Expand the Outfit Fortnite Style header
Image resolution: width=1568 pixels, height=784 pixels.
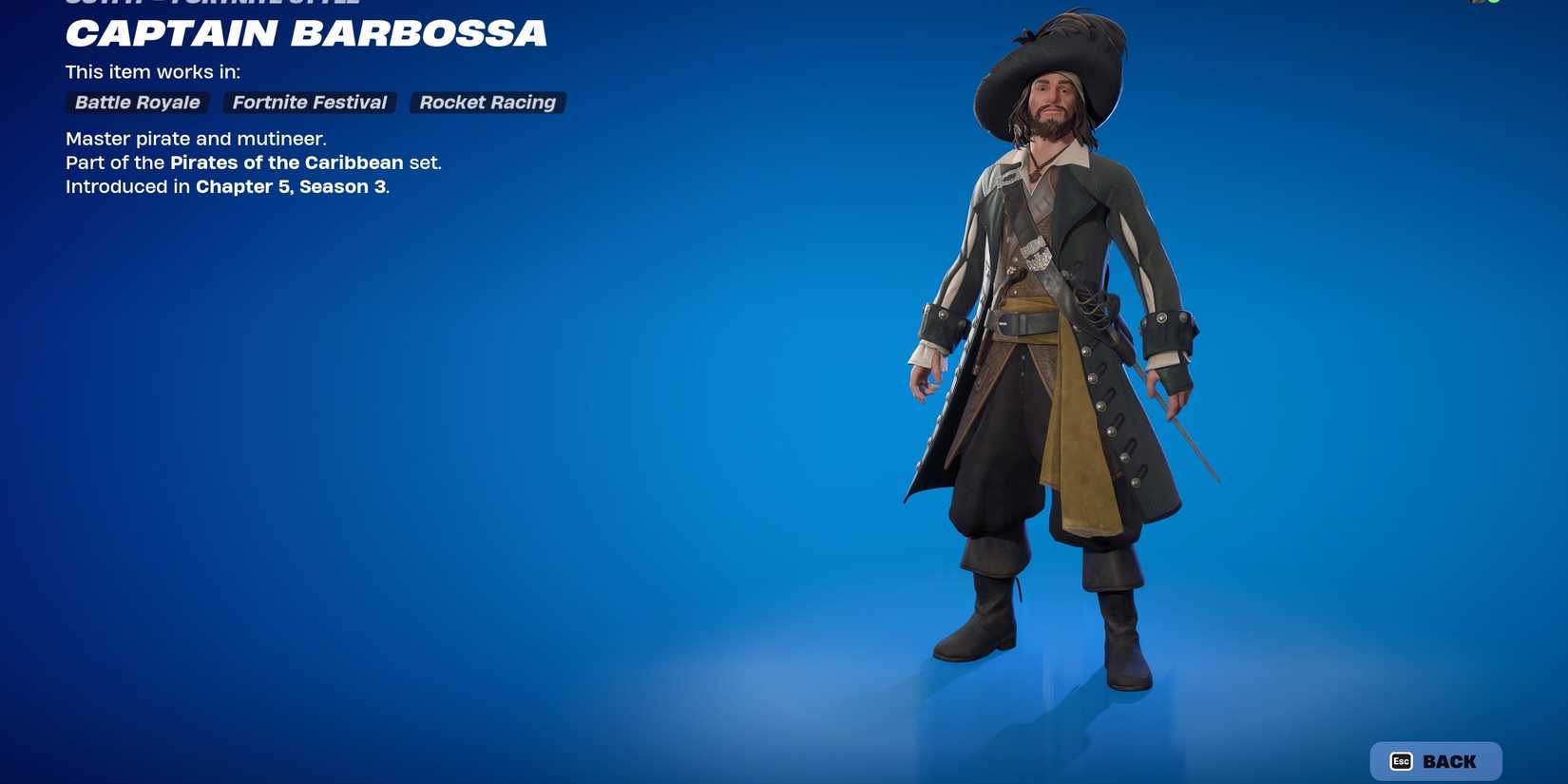coord(211,2)
